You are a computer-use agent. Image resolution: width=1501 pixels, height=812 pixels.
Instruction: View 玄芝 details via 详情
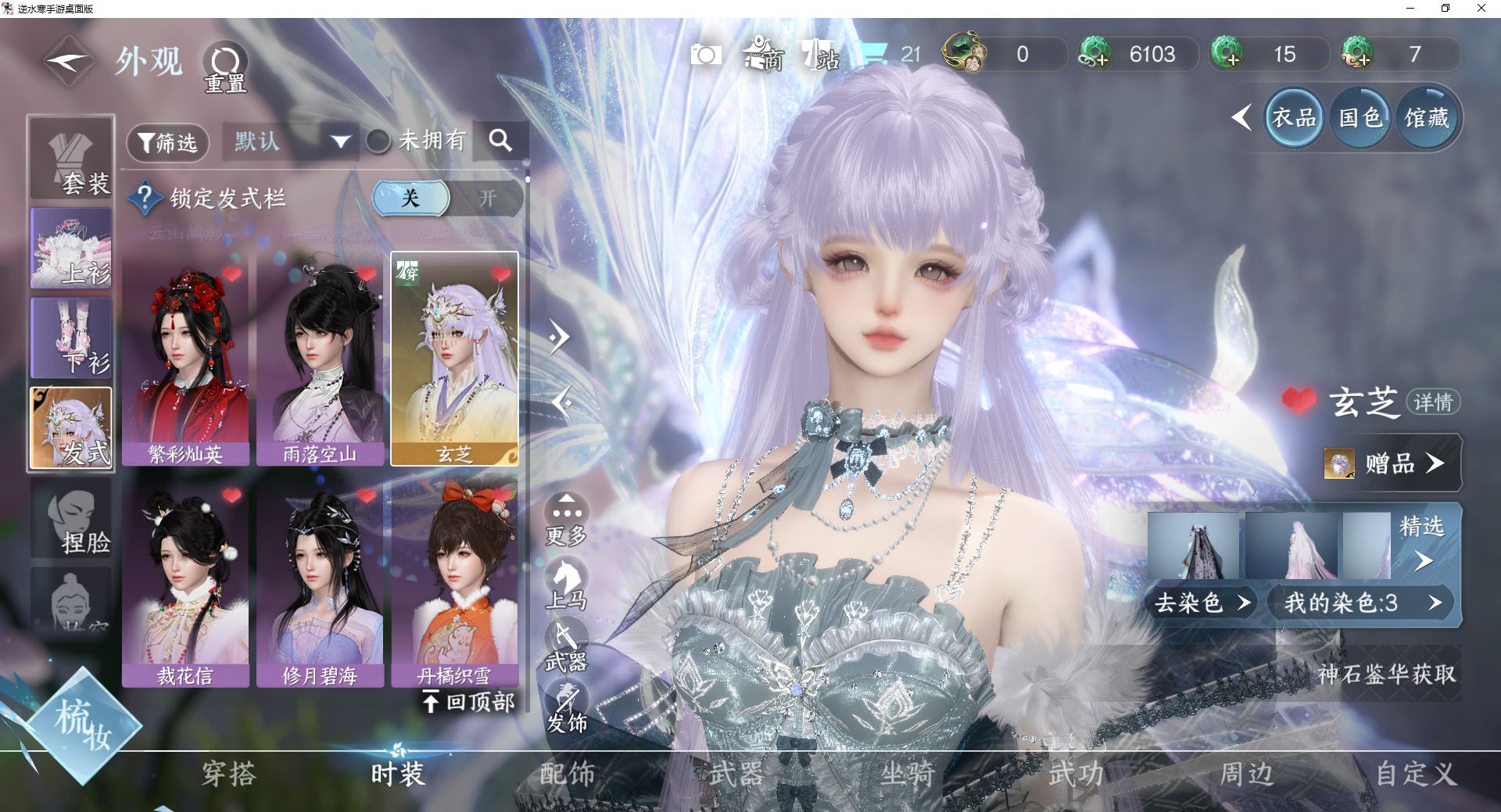click(1433, 402)
